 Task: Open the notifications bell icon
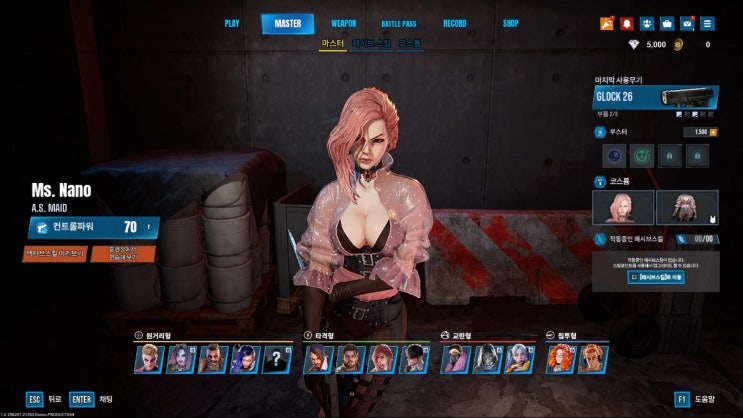pyautogui.click(x=627, y=23)
